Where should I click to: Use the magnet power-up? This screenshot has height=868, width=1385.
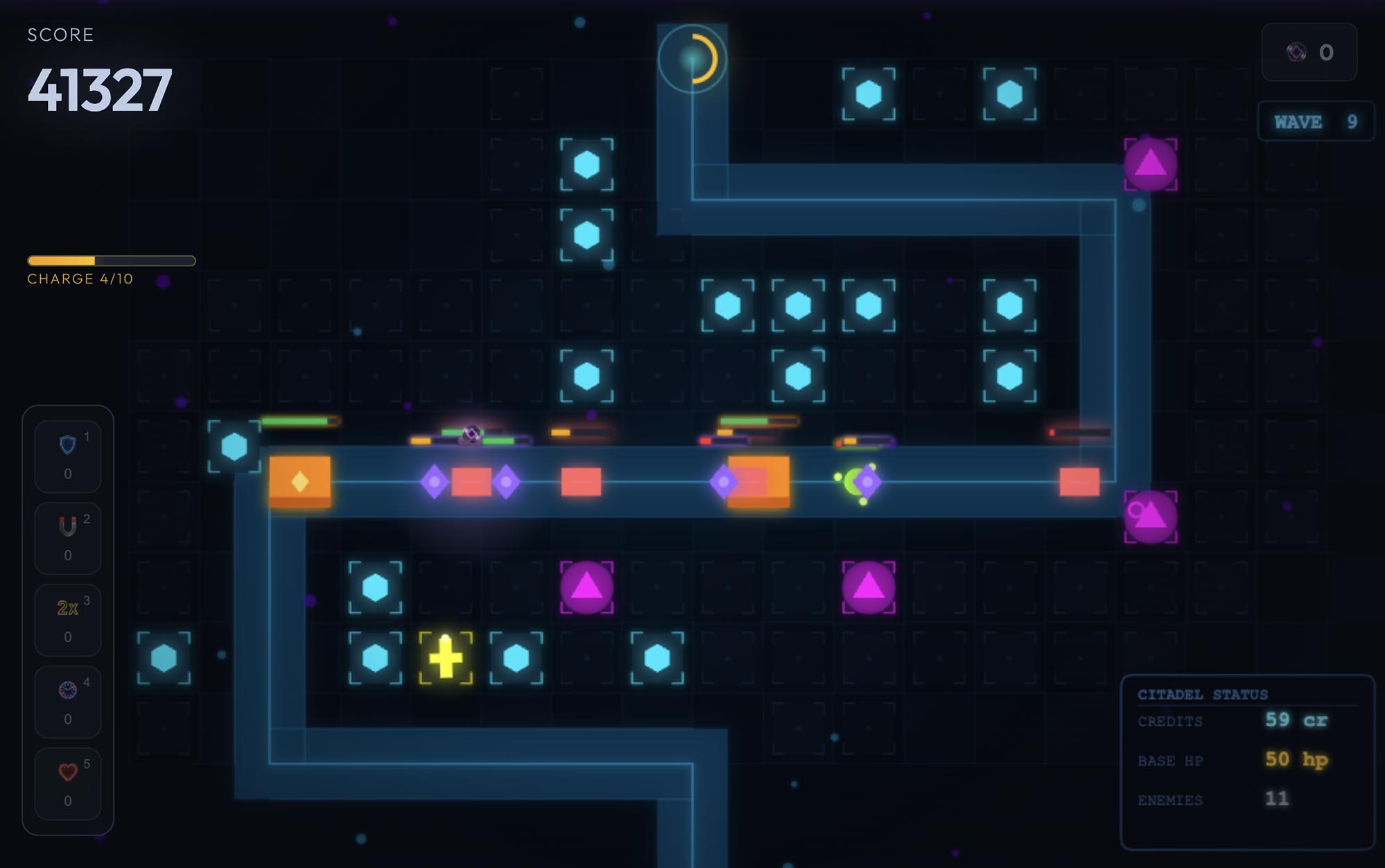point(68,538)
